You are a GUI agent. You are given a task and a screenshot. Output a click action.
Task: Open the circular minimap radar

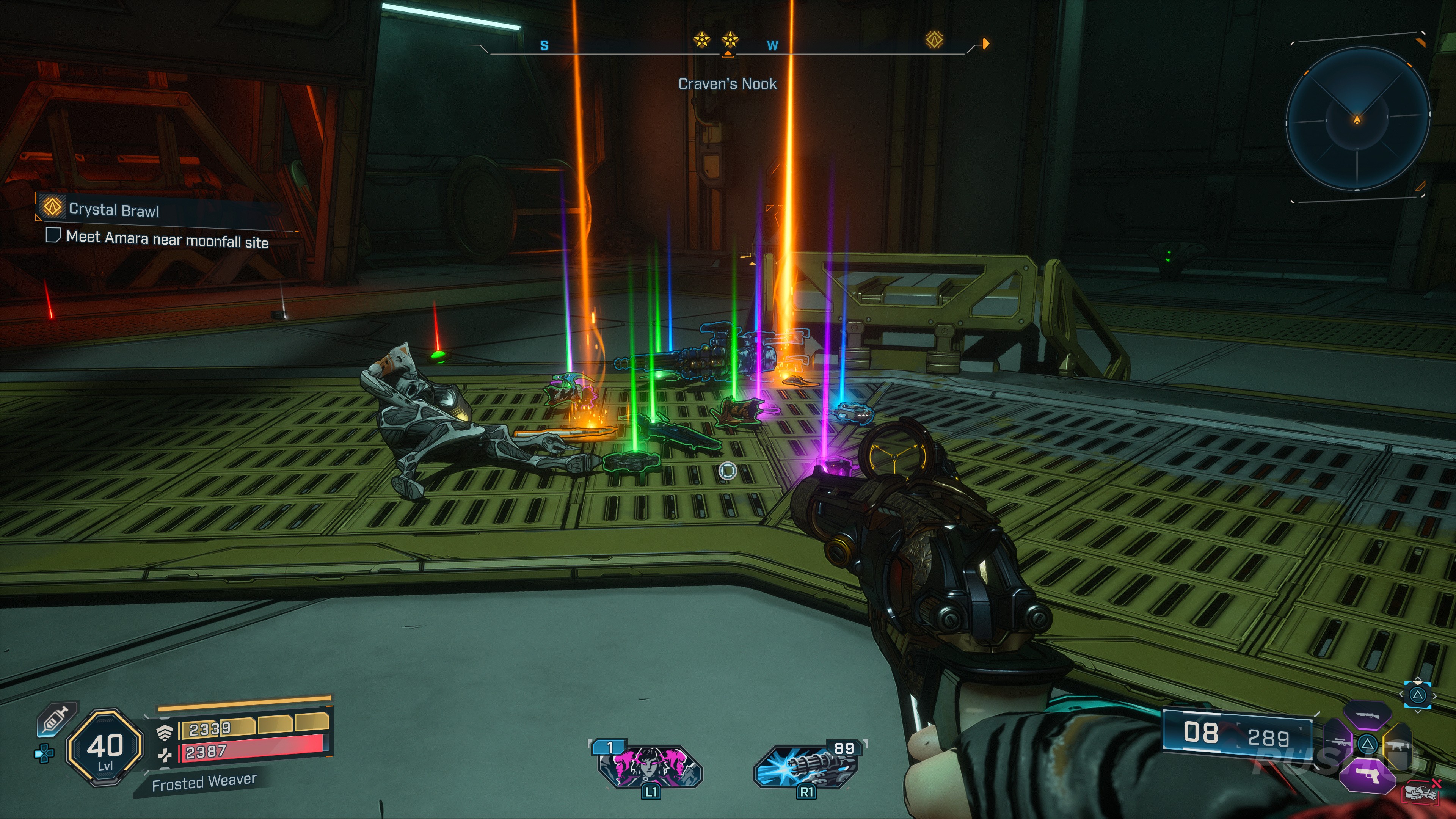(1357, 119)
